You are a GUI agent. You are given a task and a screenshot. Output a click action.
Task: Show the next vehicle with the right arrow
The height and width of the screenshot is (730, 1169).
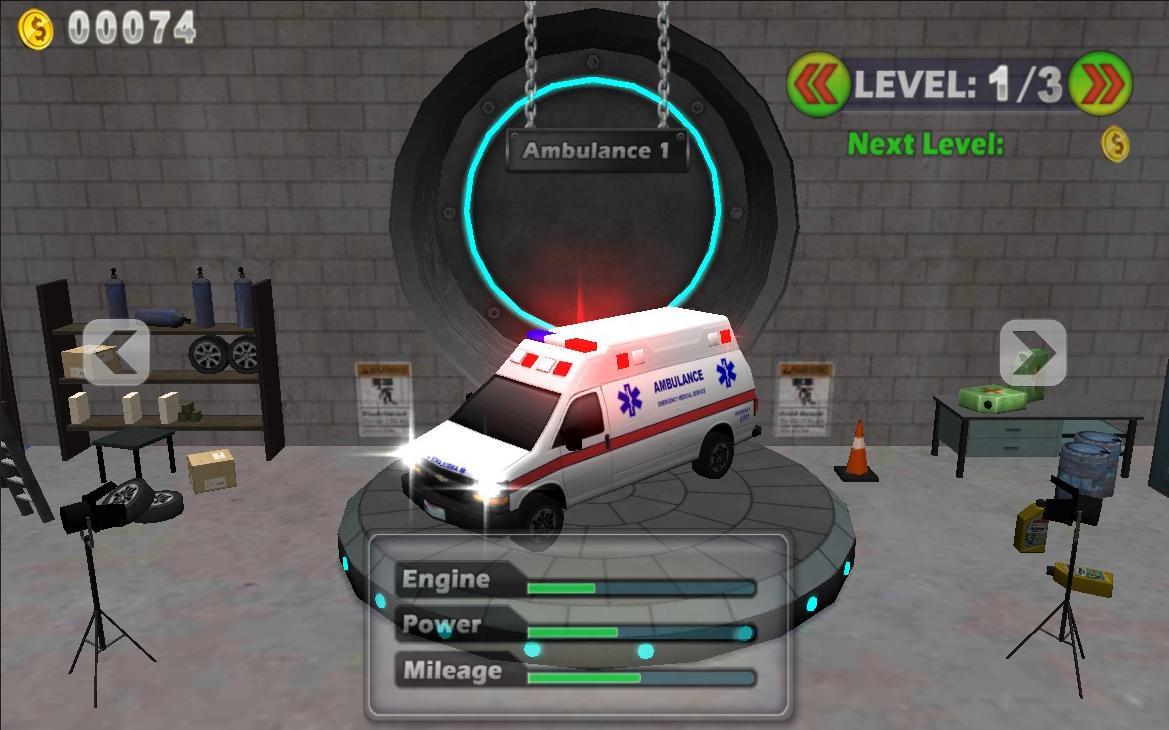point(1032,352)
